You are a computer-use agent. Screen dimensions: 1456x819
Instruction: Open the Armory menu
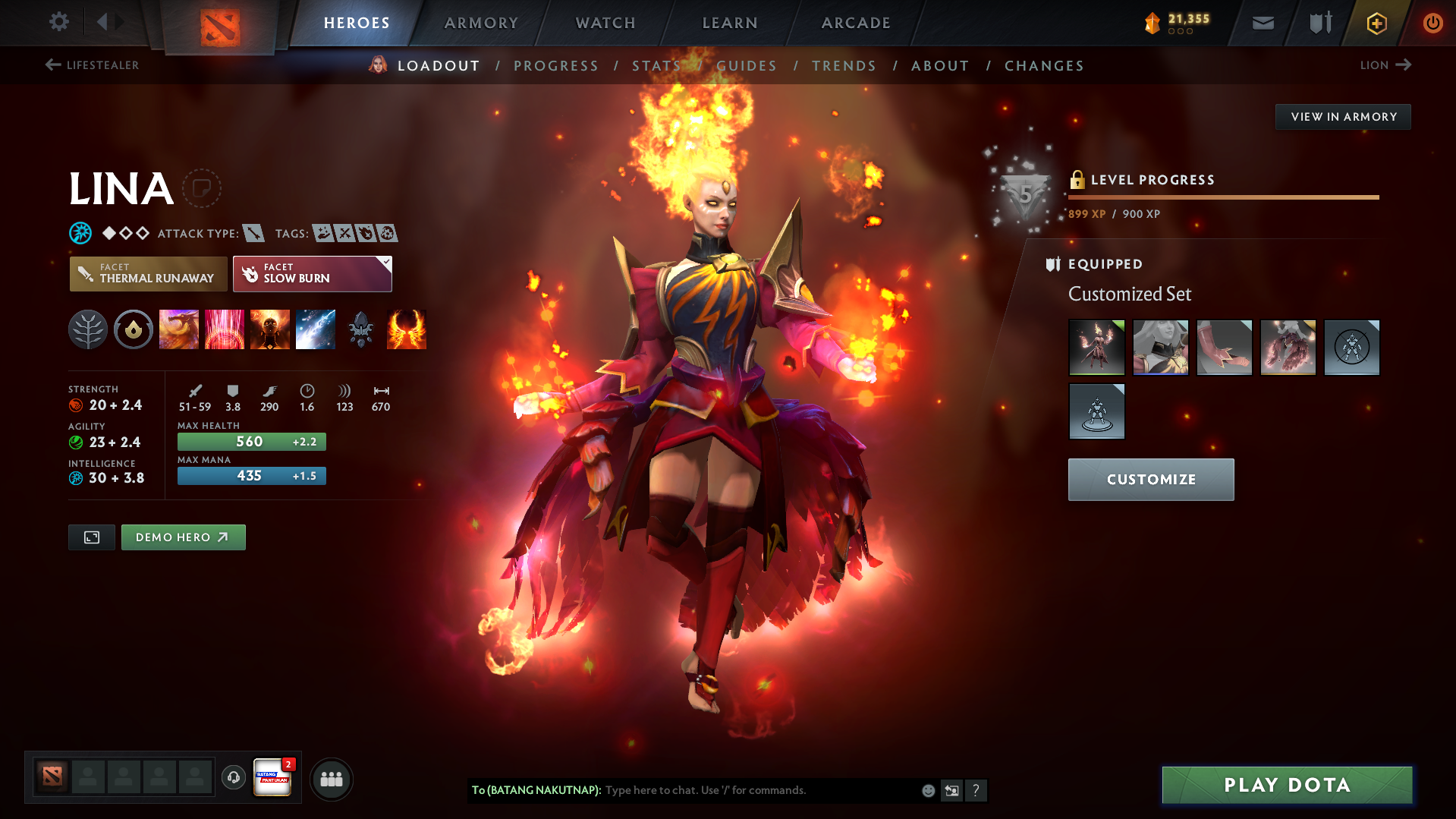pyautogui.click(x=481, y=23)
